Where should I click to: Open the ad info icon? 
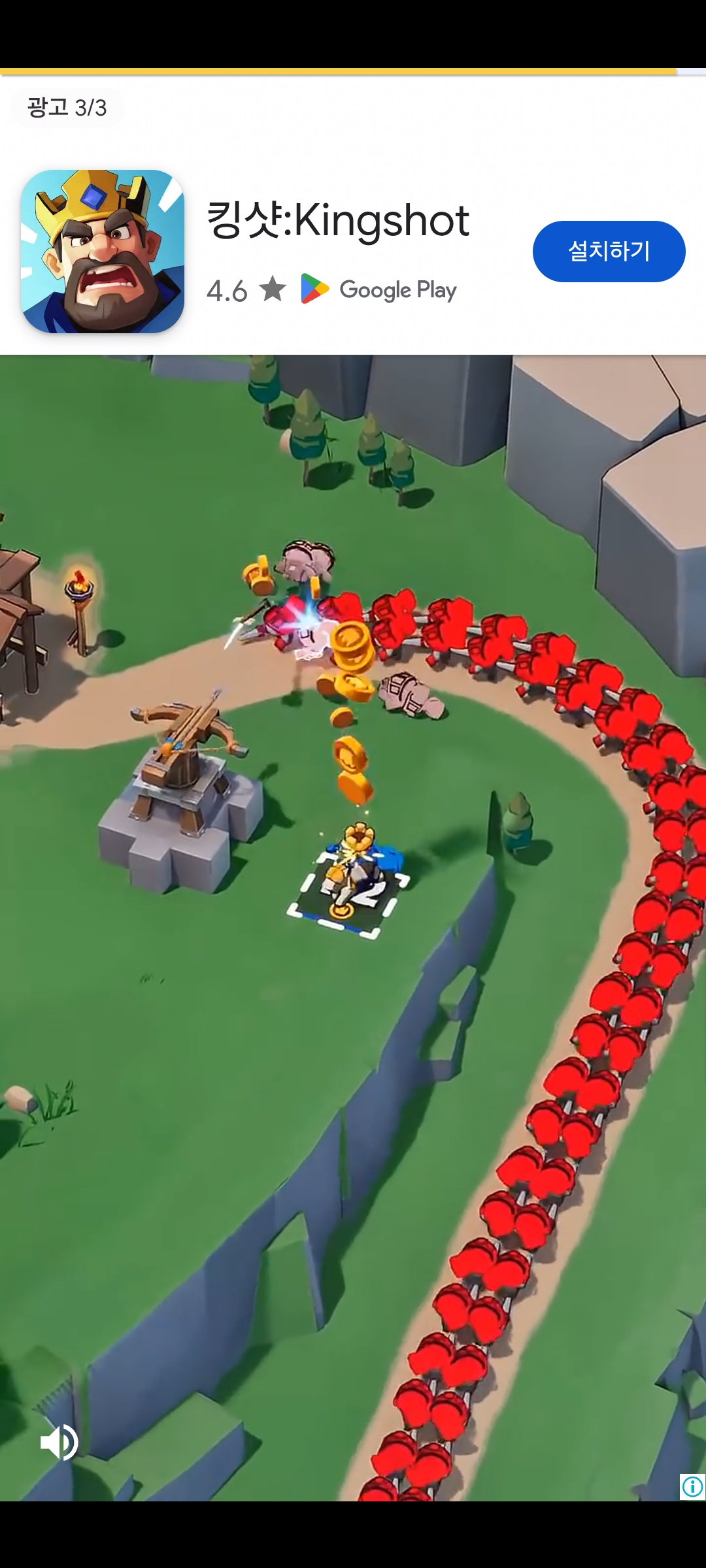[692, 1487]
